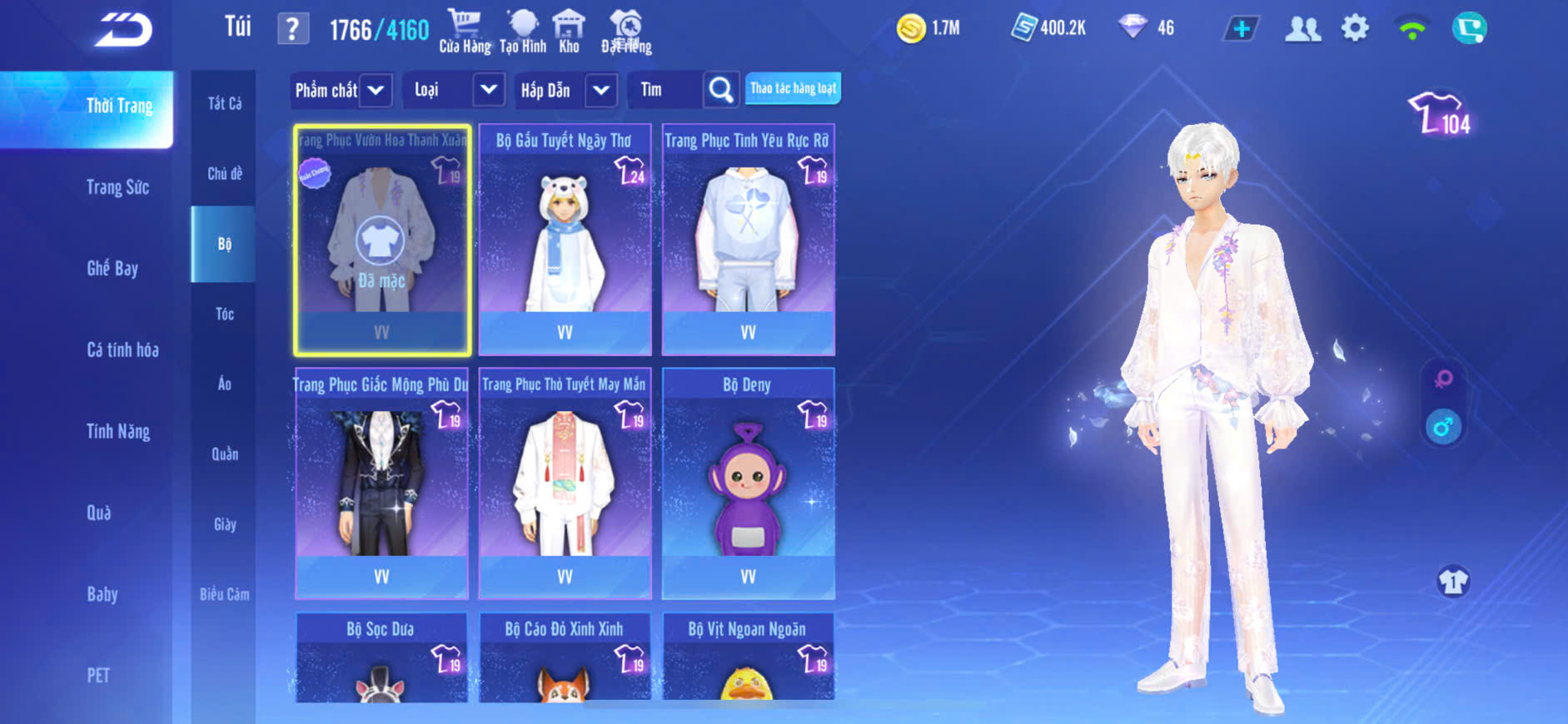Add currency with the plus button

(1241, 29)
